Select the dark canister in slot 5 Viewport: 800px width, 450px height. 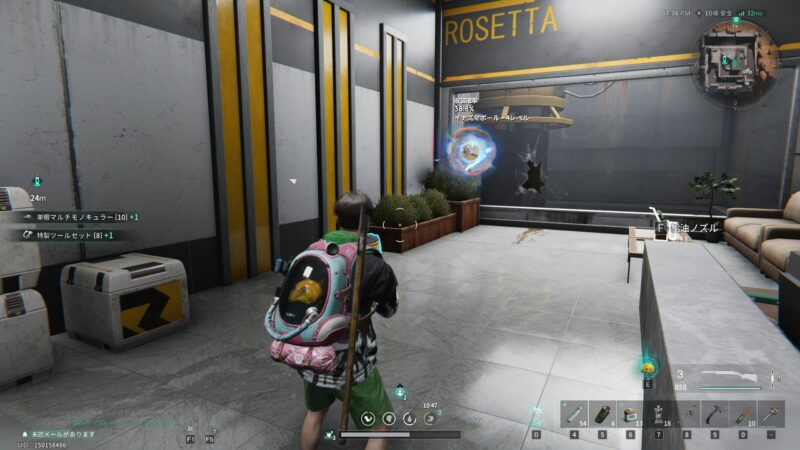(x=602, y=413)
